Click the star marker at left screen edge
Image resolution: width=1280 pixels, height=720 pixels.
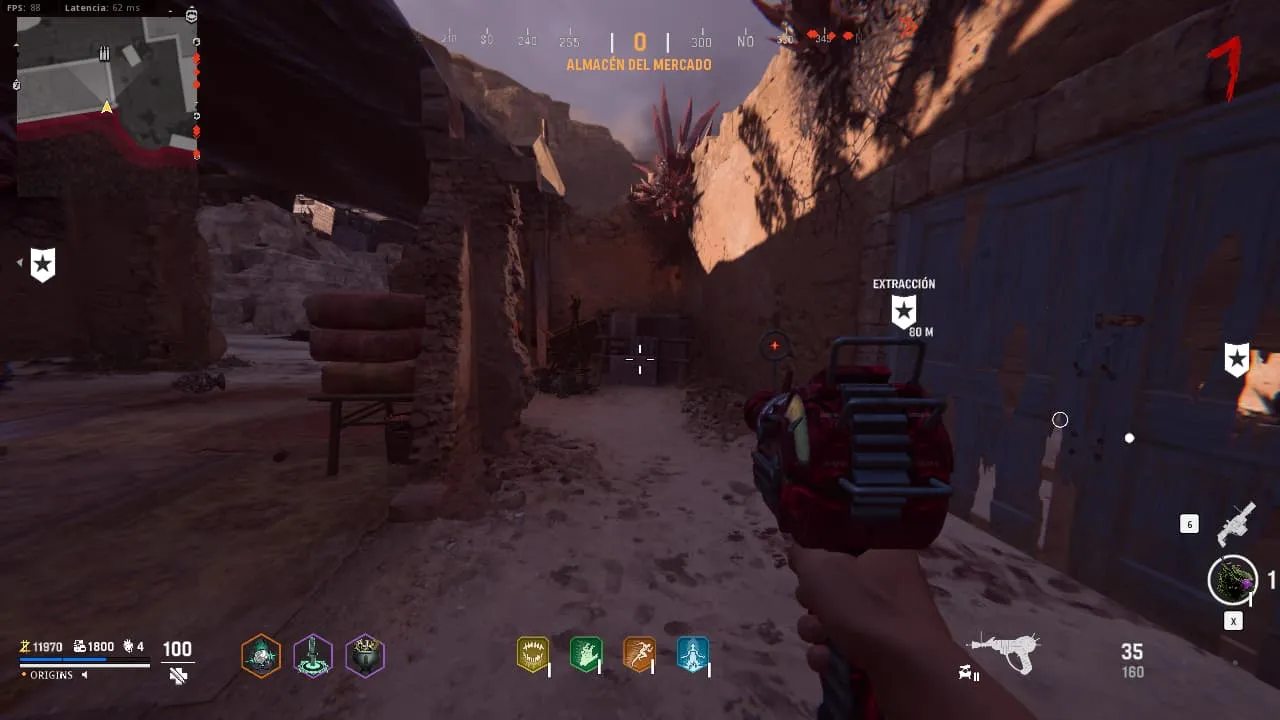pos(43,264)
